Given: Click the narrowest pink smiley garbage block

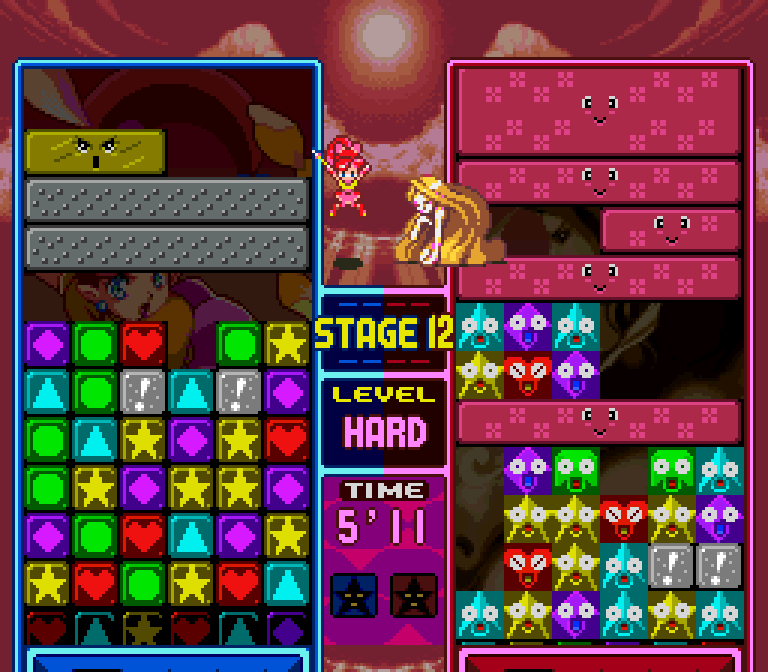Looking at the screenshot, I should click(x=670, y=229).
